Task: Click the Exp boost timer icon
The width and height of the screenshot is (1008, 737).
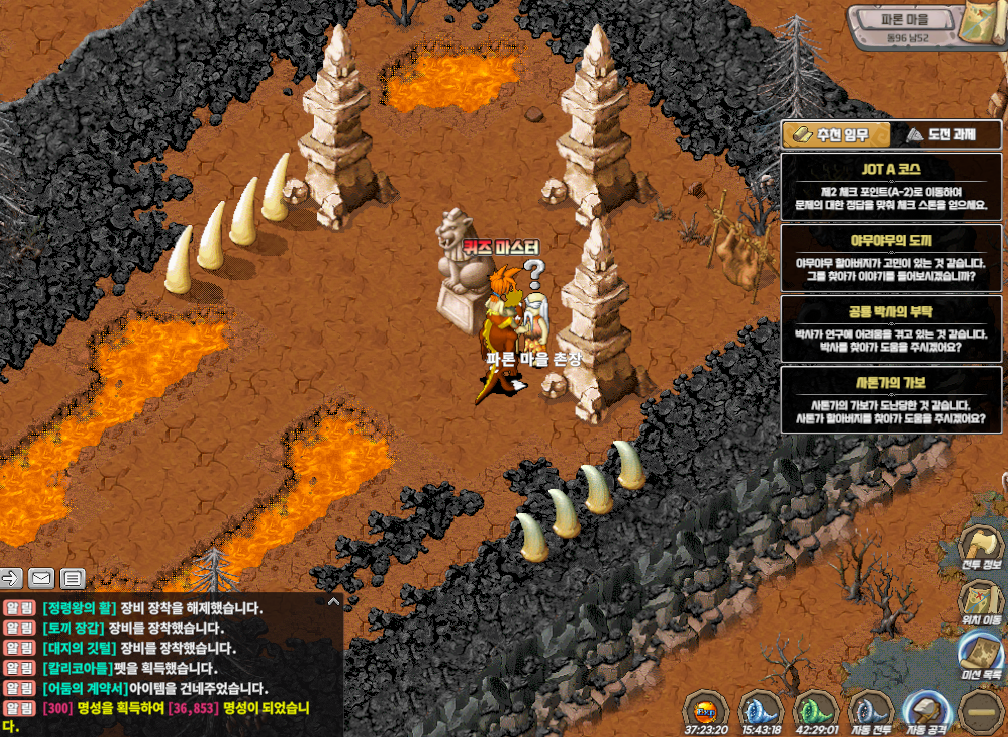Action: click(x=706, y=711)
